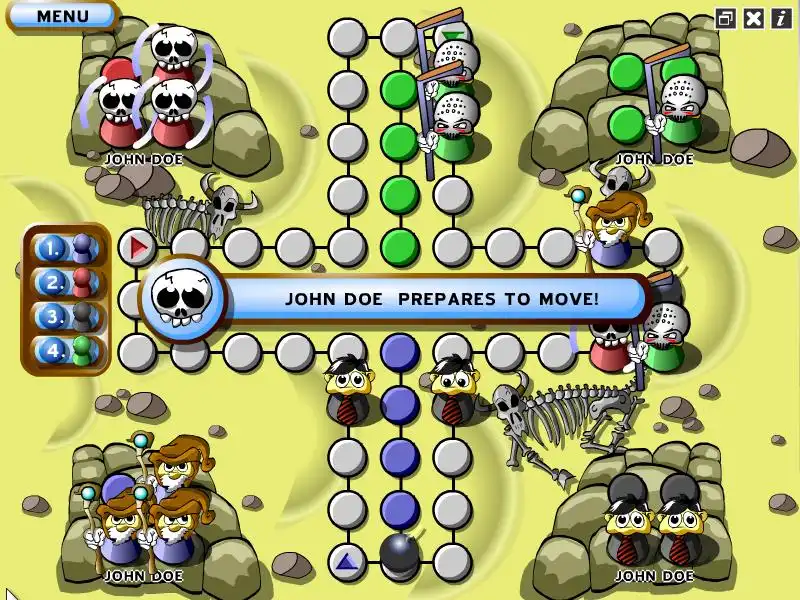Click the blue triangle start tile

click(x=347, y=562)
